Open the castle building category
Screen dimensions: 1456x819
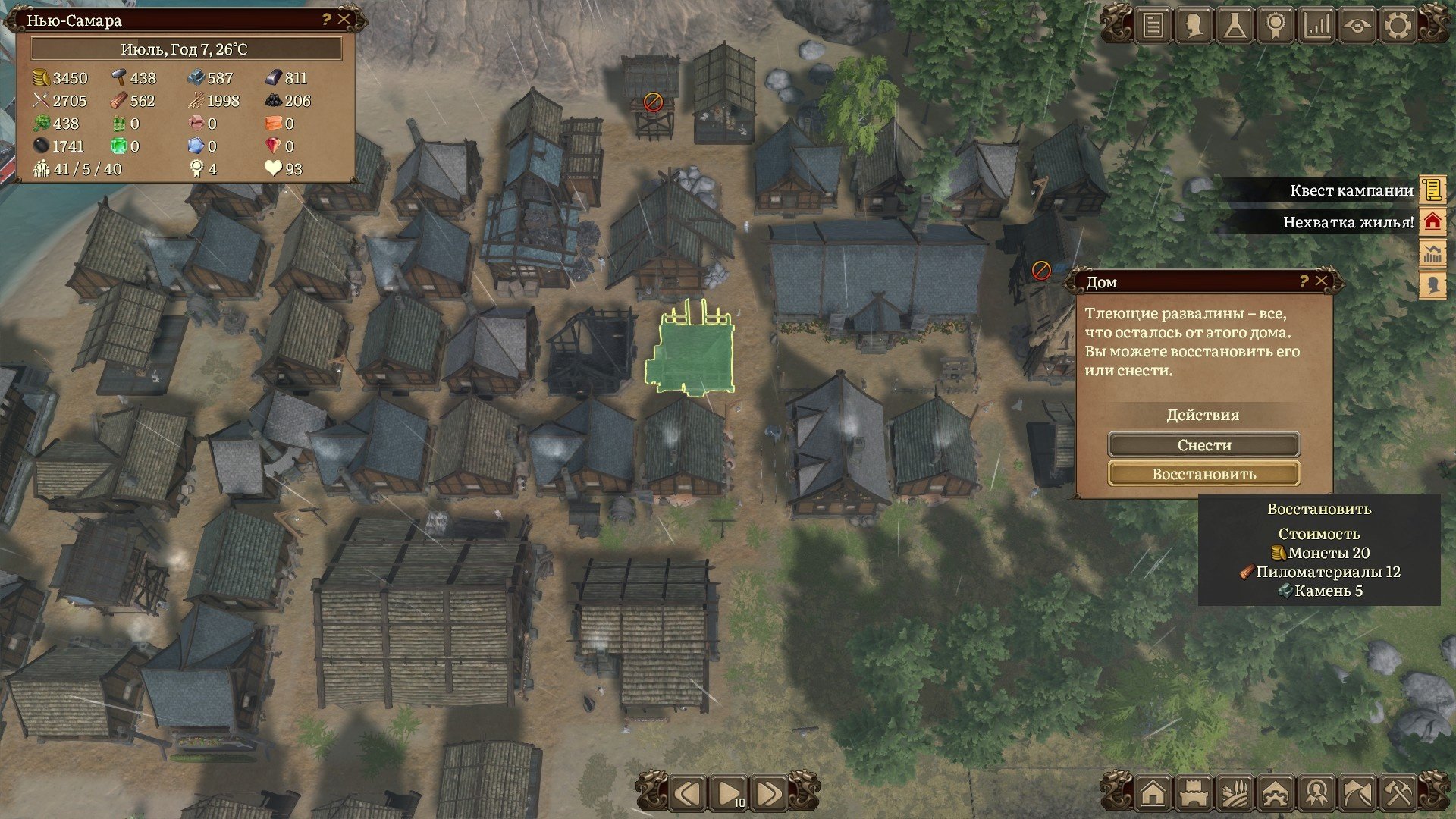1194,794
